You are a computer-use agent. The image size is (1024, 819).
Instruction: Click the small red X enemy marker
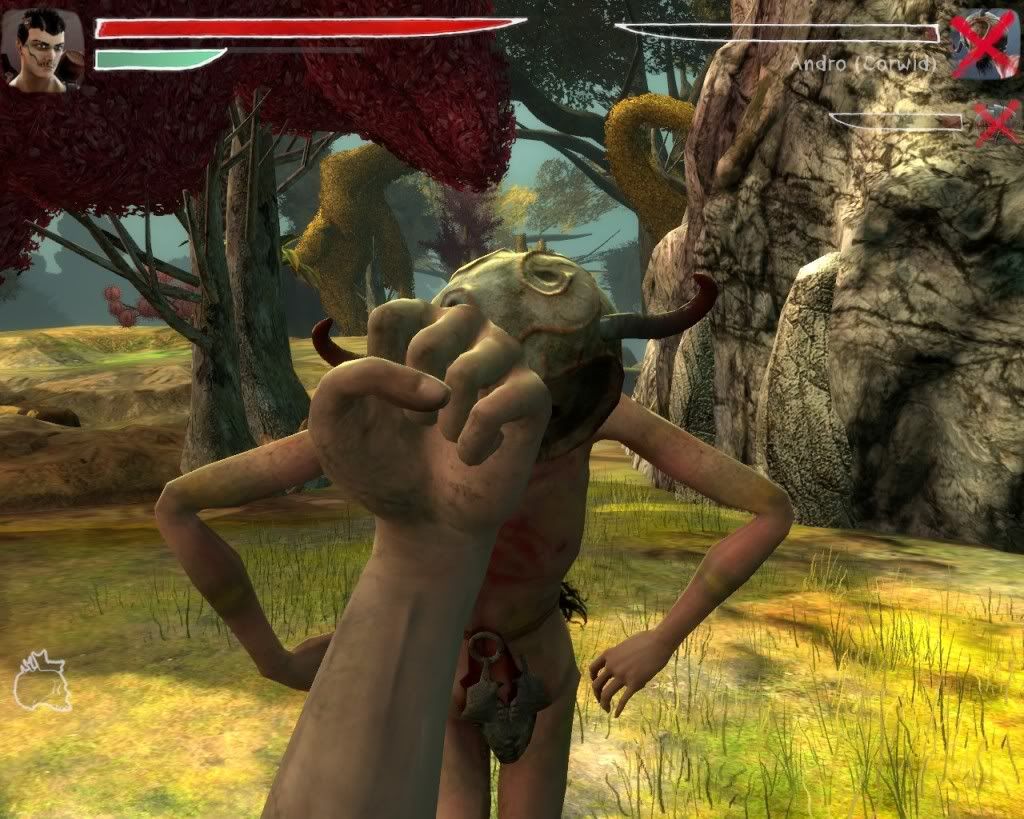(996, 122)
